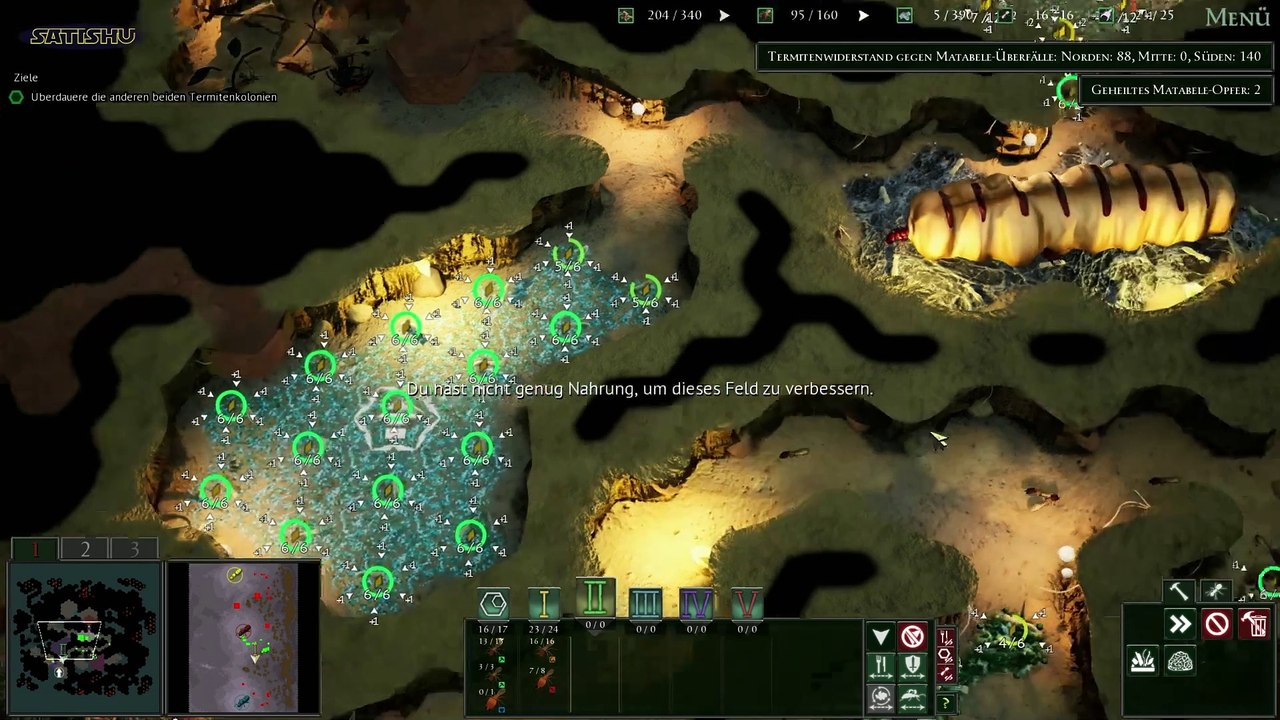Image resolution: width=1280 pixels, height=720 pixels.
Task: Open the Menü in the top corner
Action: [1237, 17]
